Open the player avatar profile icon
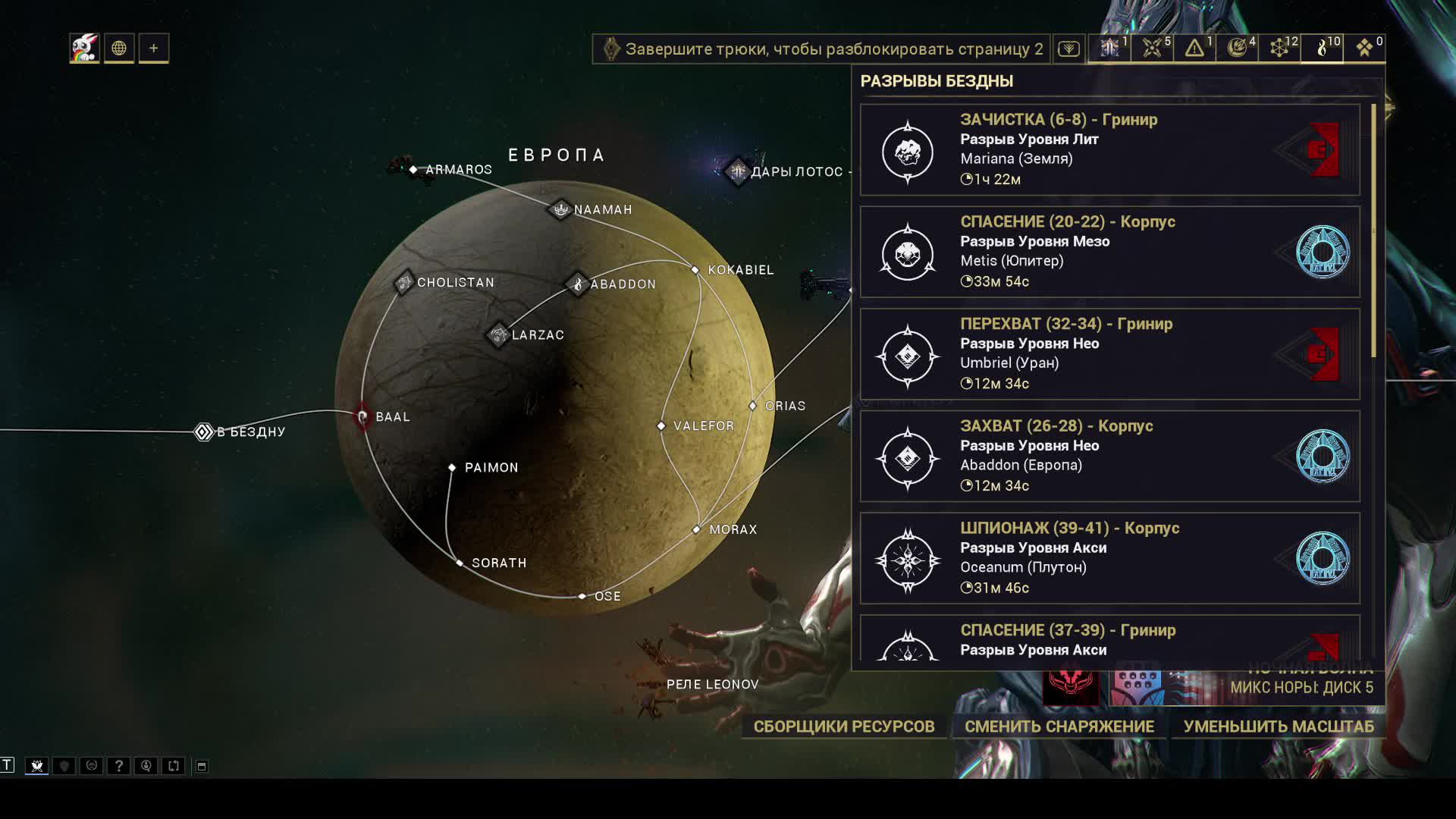1456x819 pixels. coord(84,49)
